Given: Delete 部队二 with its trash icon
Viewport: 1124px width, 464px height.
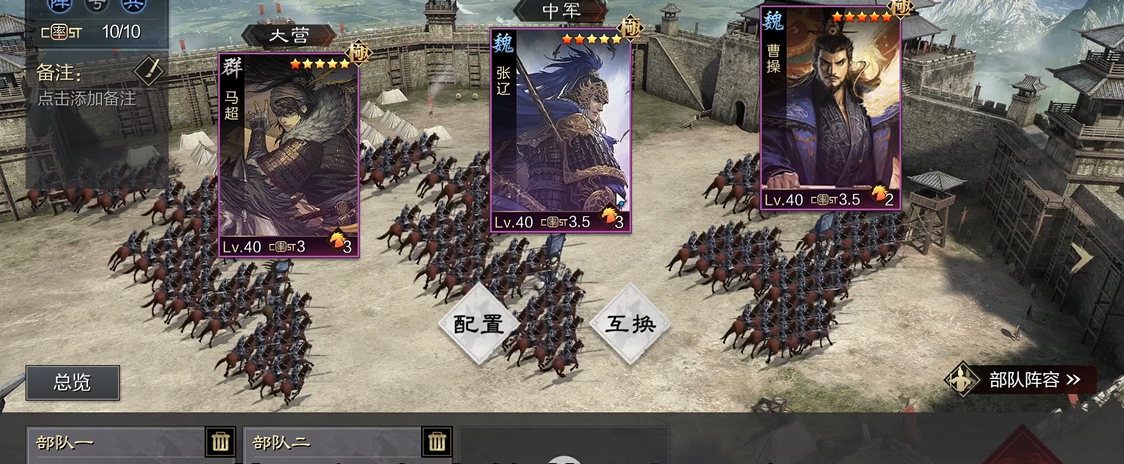Looking at the screenshot, I should [437, 441].
